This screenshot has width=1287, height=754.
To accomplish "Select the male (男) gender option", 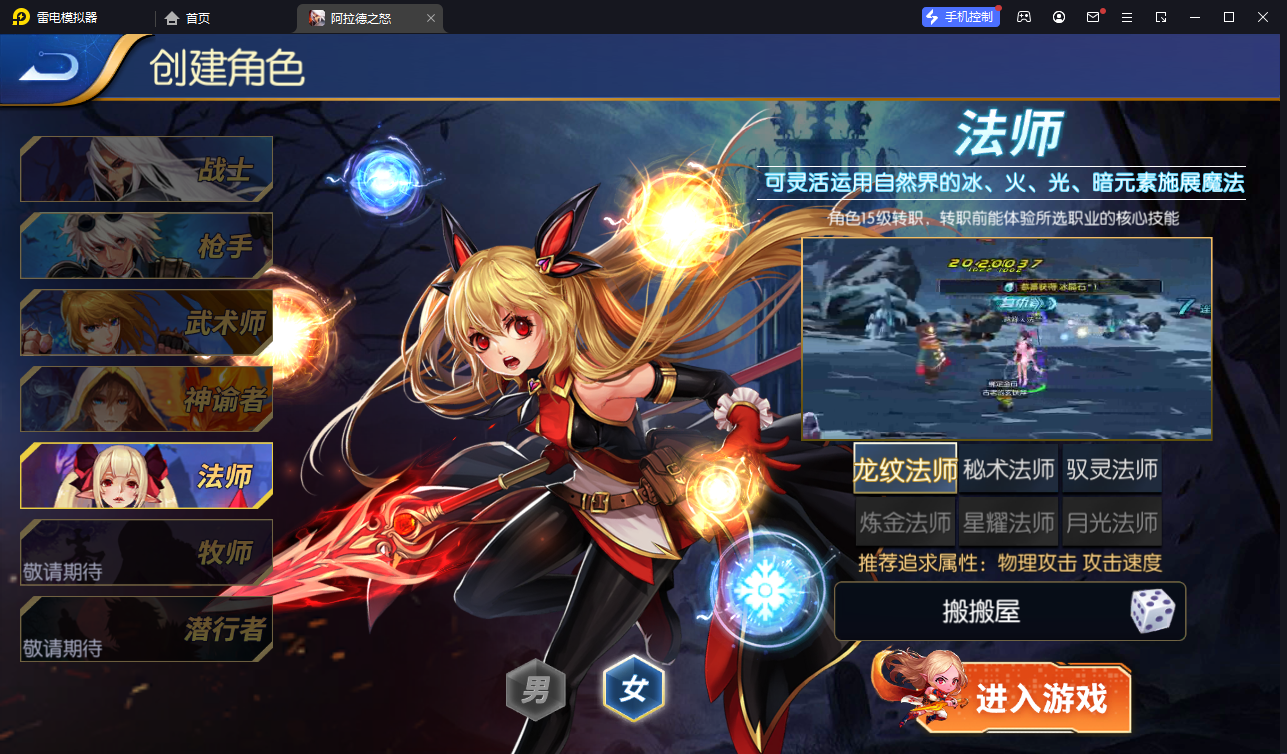I will [537, 689].
